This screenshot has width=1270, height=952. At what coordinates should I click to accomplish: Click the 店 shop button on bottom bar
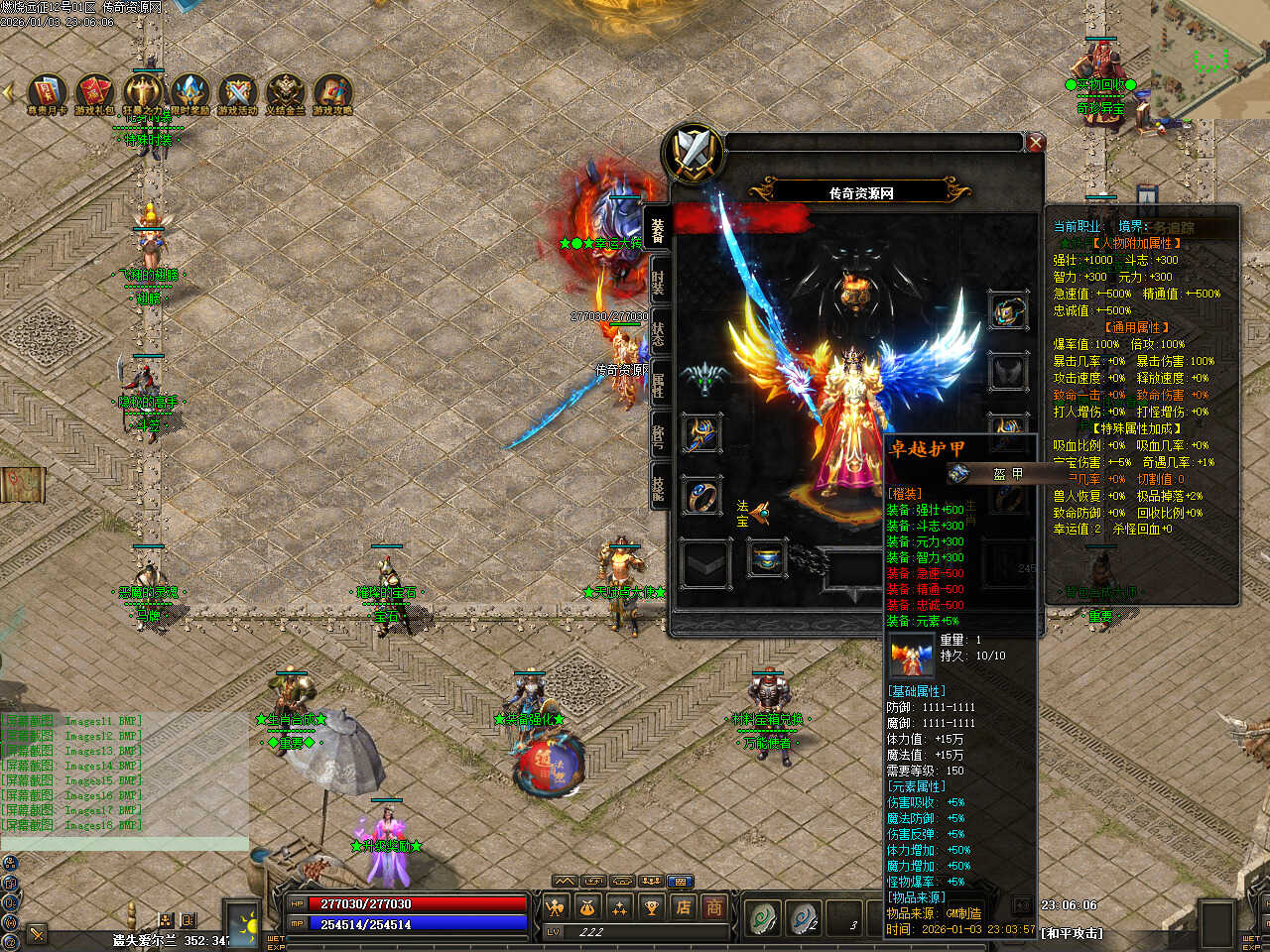pos(684,906)
